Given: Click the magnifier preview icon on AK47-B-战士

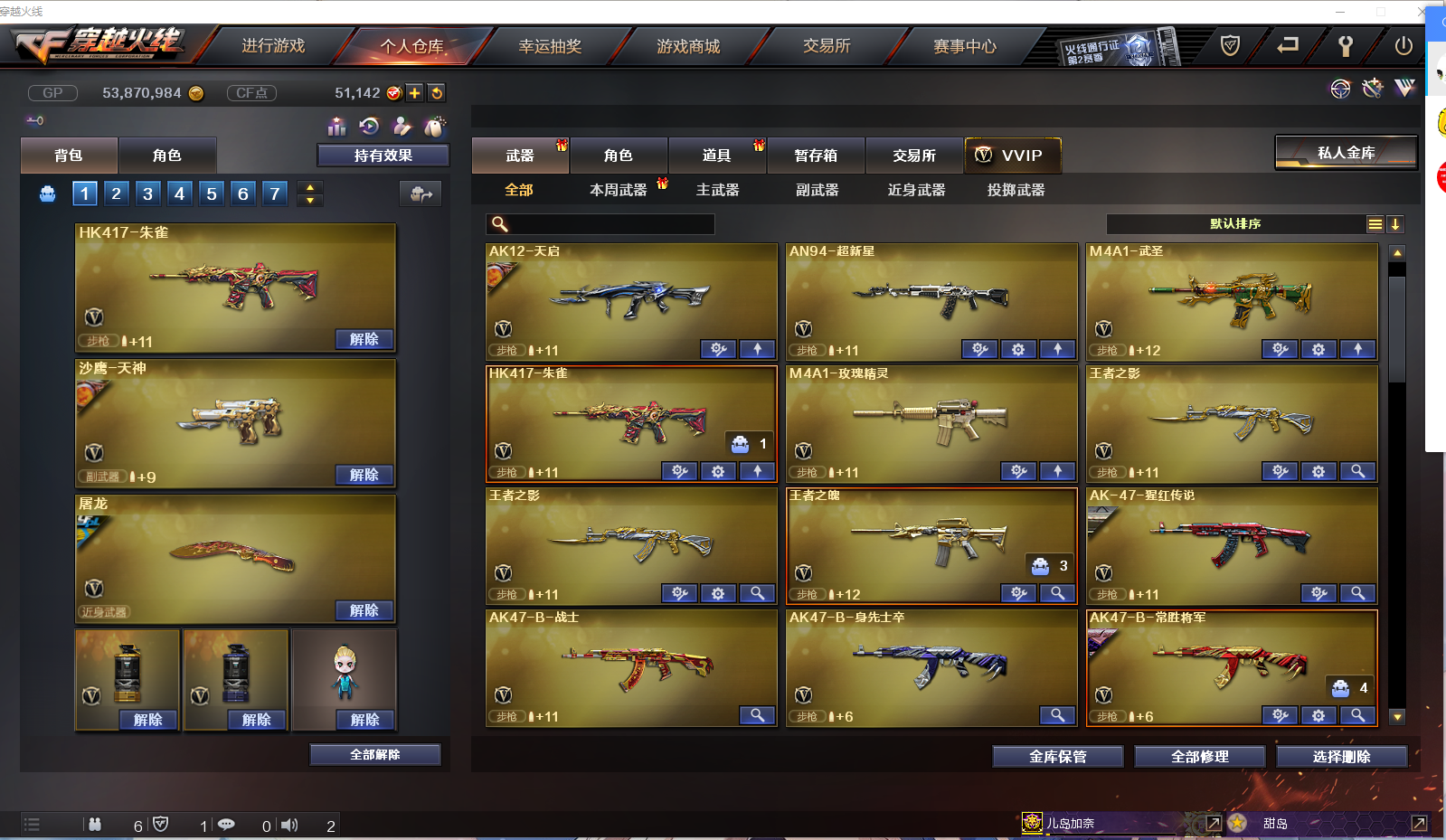Looking at the screenshot, I should click(x=758, y=715).
